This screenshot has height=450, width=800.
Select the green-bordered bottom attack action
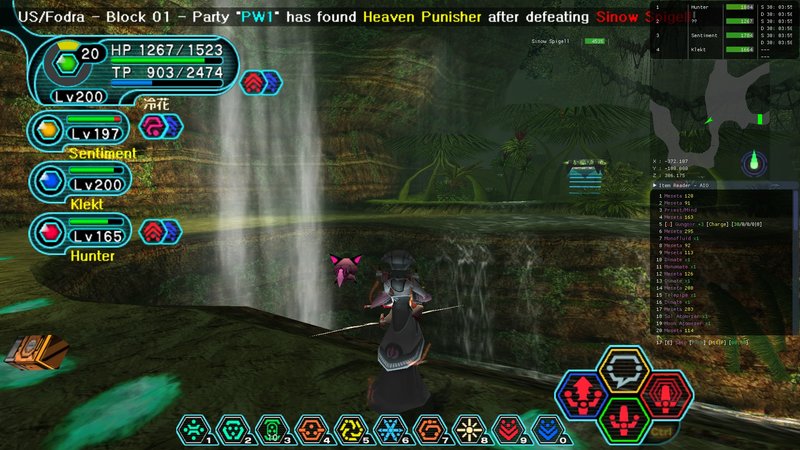point(623,413)
